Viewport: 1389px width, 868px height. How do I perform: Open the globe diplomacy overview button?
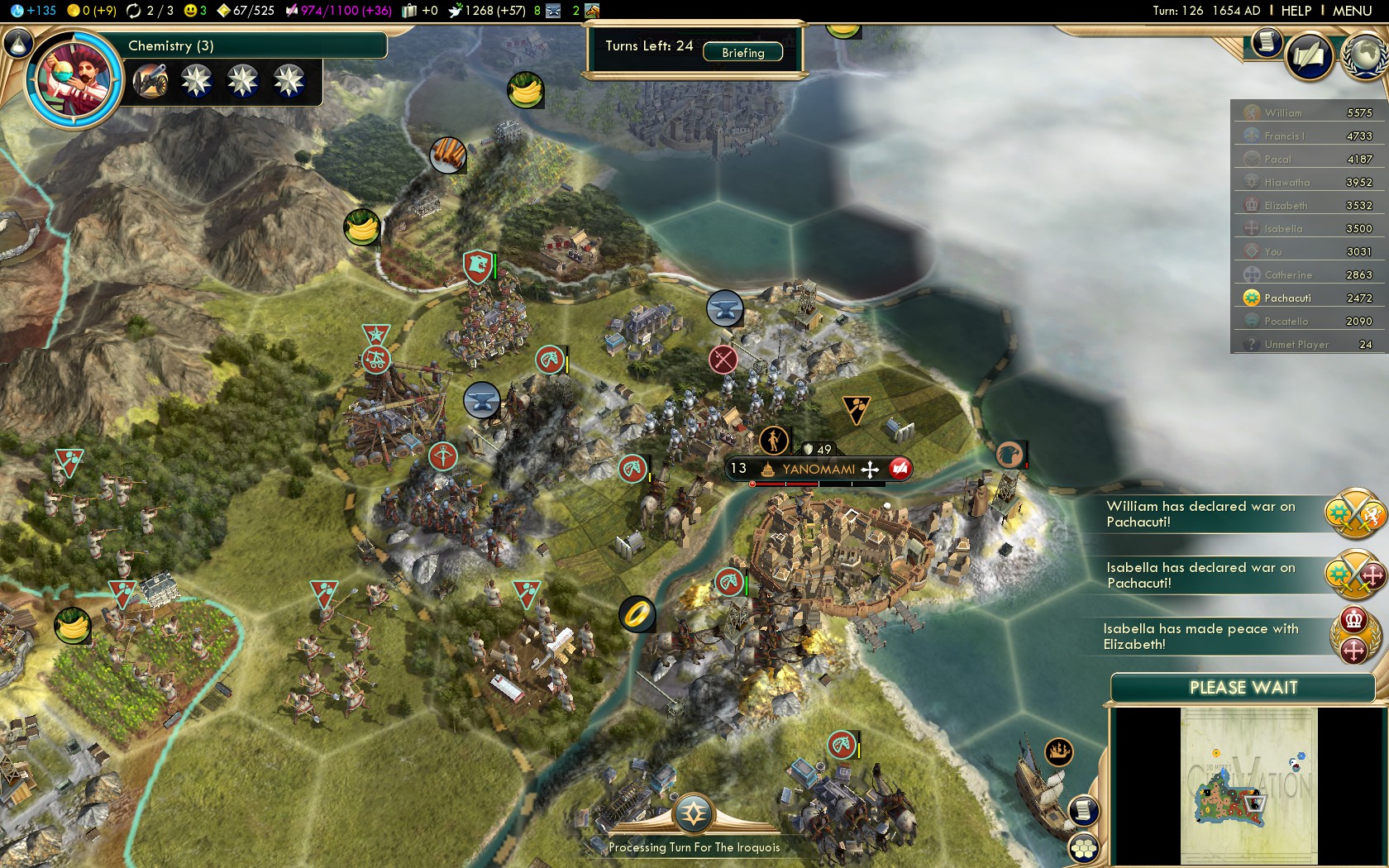coord(1366,55)
